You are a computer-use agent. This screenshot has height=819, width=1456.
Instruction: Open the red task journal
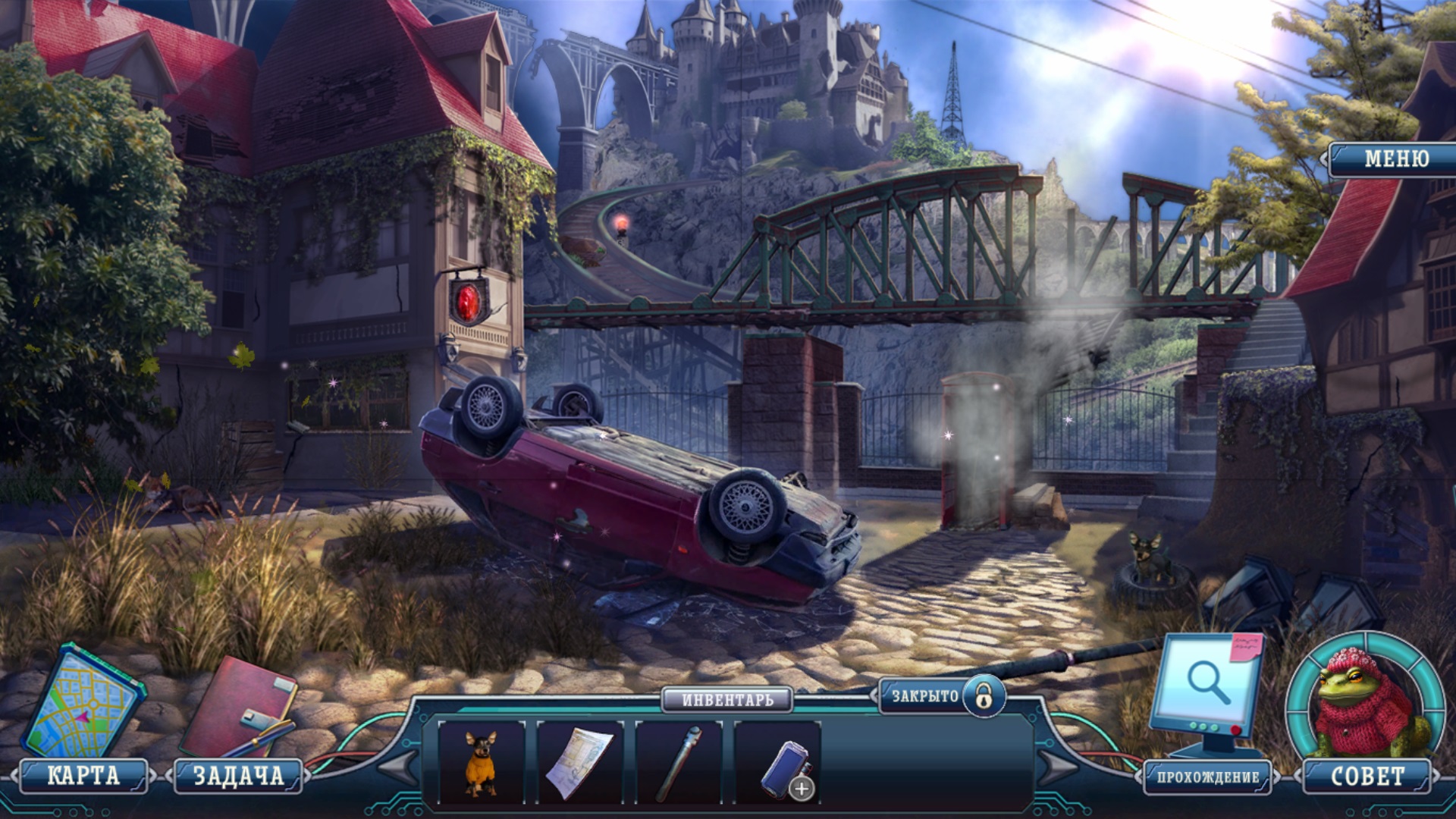(x=237, y=709)
